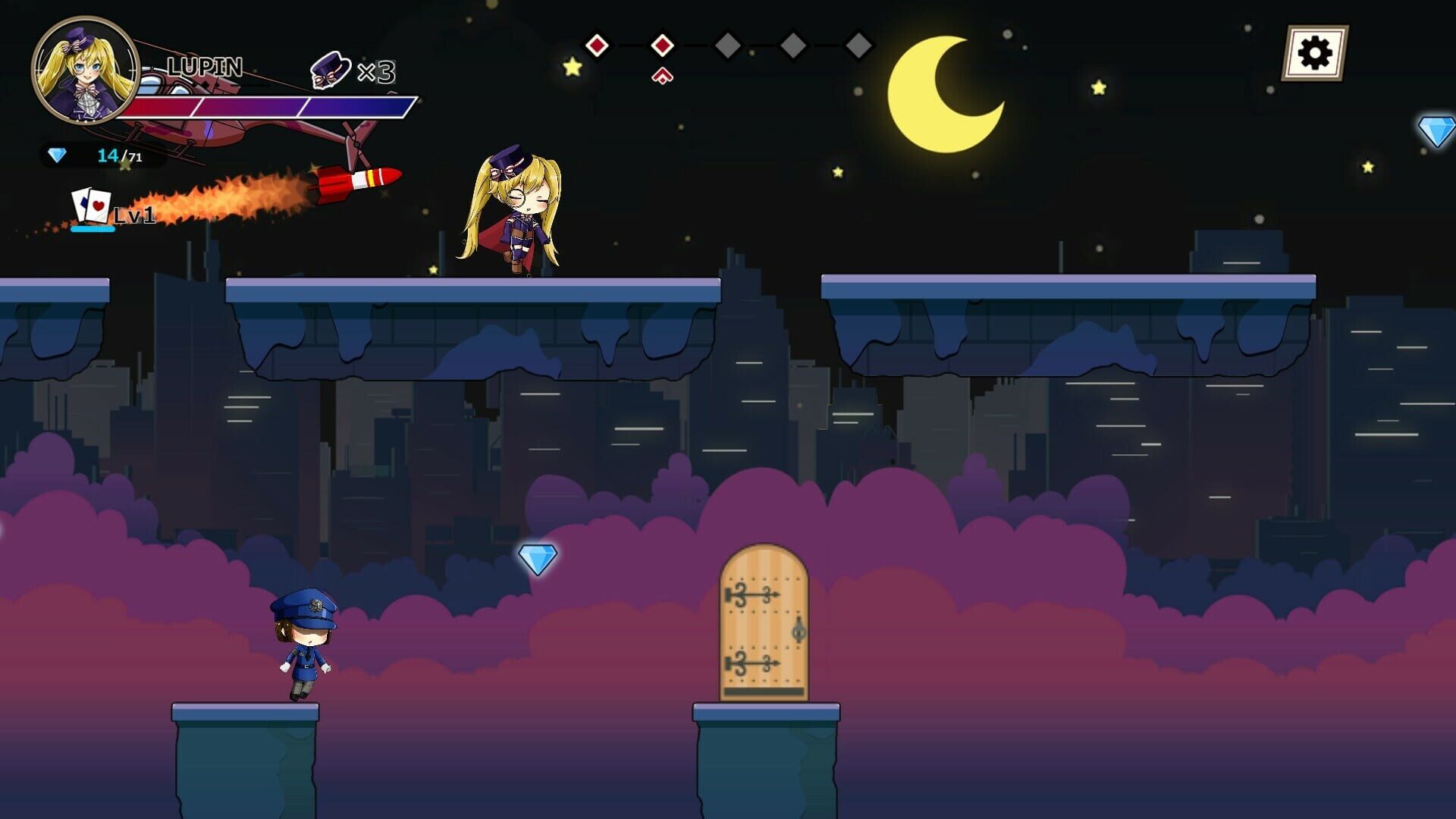Viewport: 1456px width, 819px height.
Task: Click the current checkpoint diamond with arrow indicator
Action: (x=661, y=45)
